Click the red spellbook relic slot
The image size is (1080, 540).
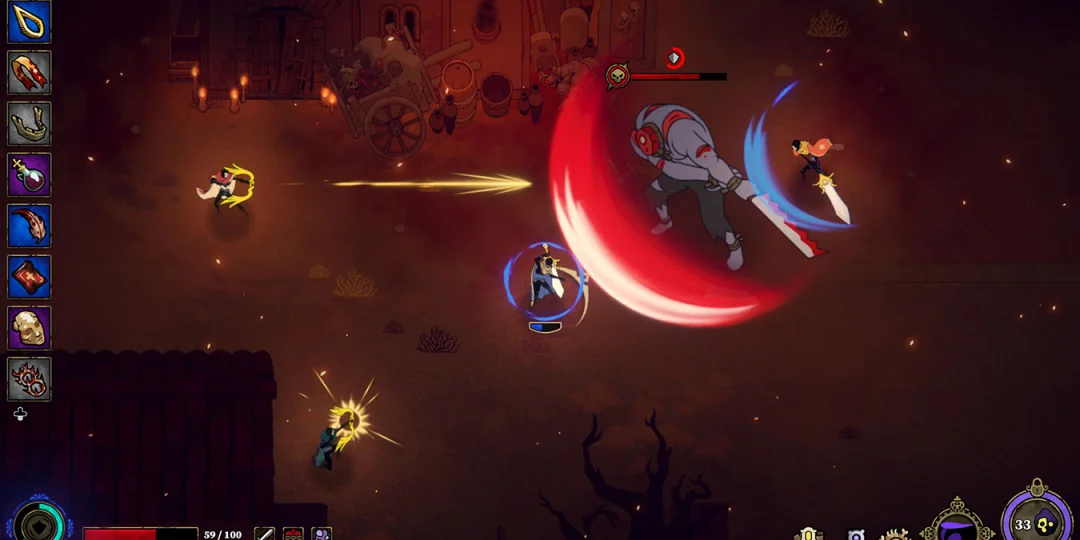click(29, 277)
